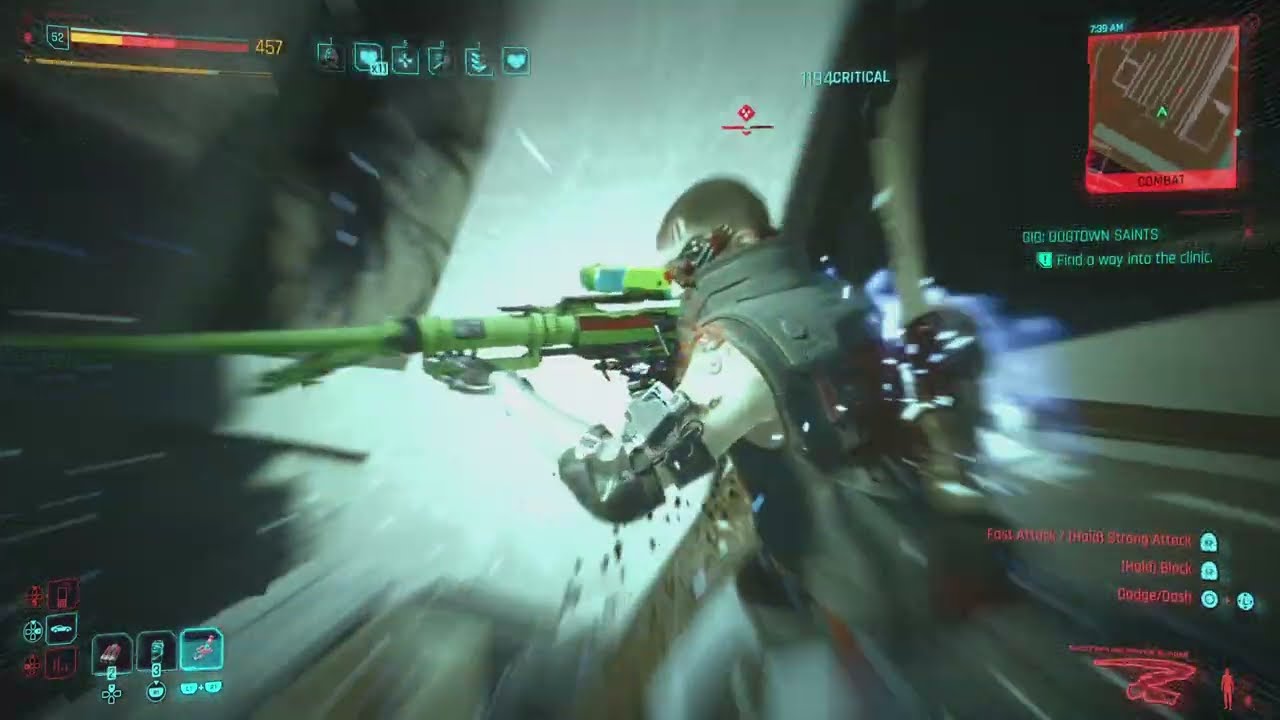Select the COMBAT label on the minimap
Image resolution: width=1280 pixels, height=720 pixels.
pyautogui.click(x=1160, y=181)
